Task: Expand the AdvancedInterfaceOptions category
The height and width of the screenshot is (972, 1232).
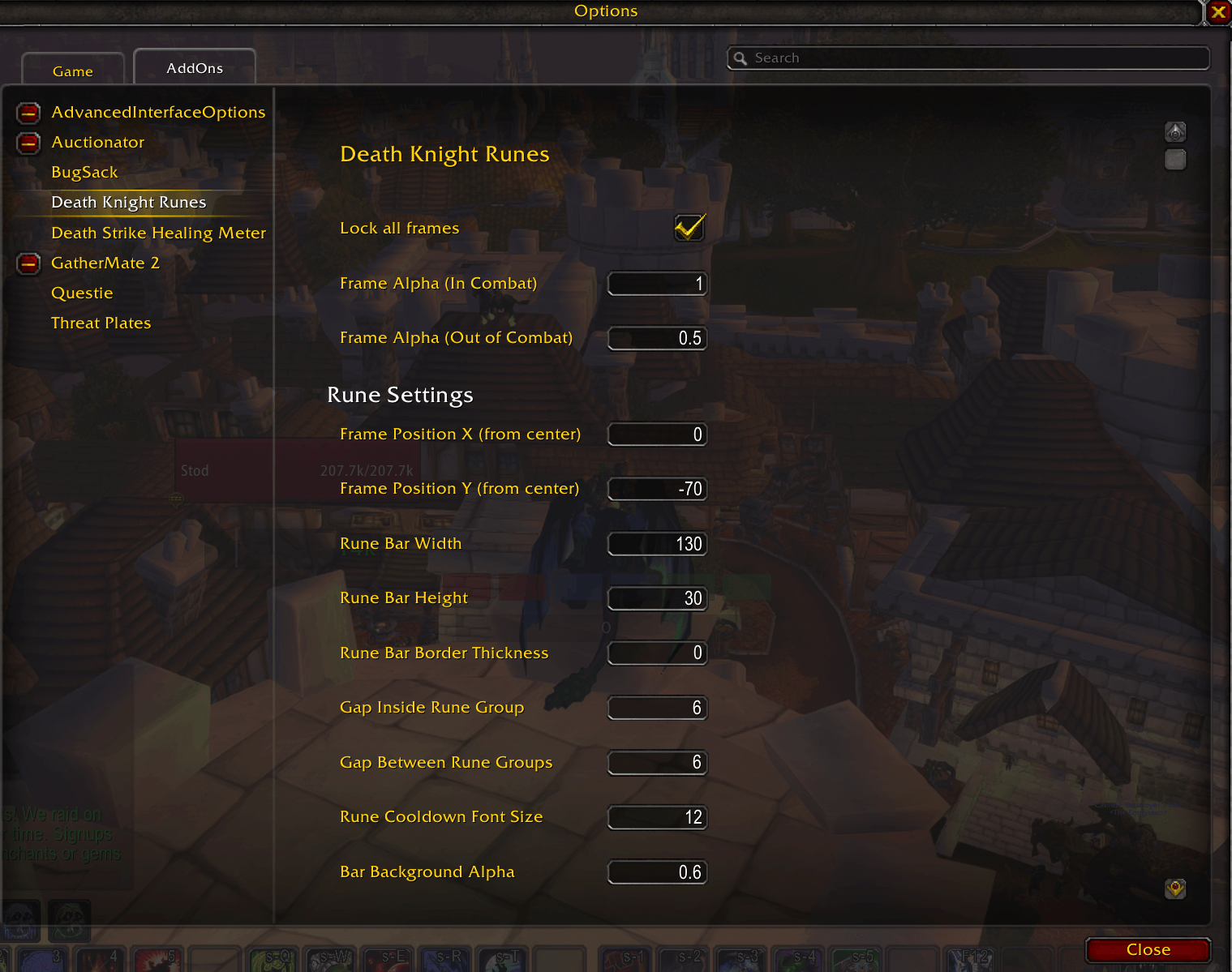Action: click(28, 113)
